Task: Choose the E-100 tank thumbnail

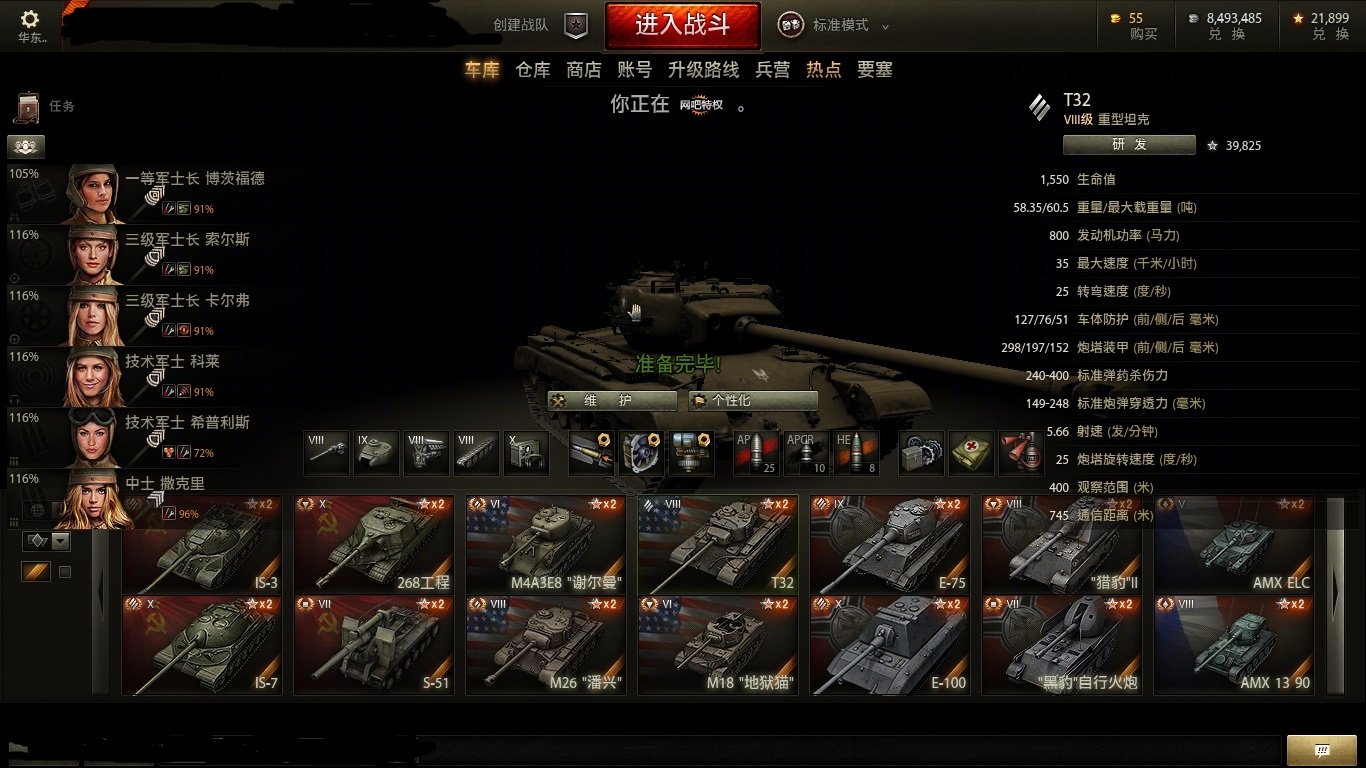Action: pyautogui.click(x=890, y=645)
